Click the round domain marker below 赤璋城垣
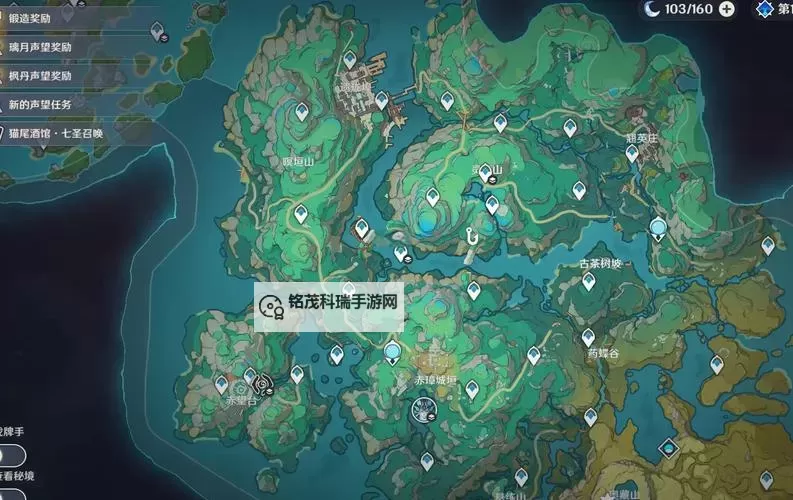This screenshot has width=793, height=500. tap(424, 408)
